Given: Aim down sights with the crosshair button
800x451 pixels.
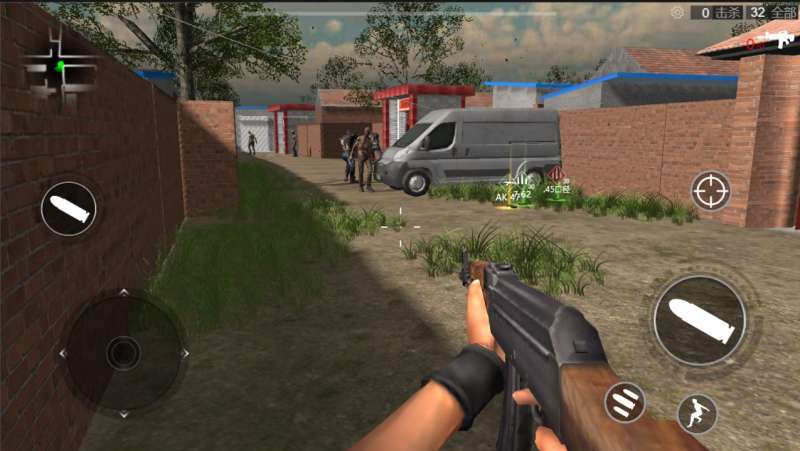Looking at the screenshot, I should click(710, 190).
